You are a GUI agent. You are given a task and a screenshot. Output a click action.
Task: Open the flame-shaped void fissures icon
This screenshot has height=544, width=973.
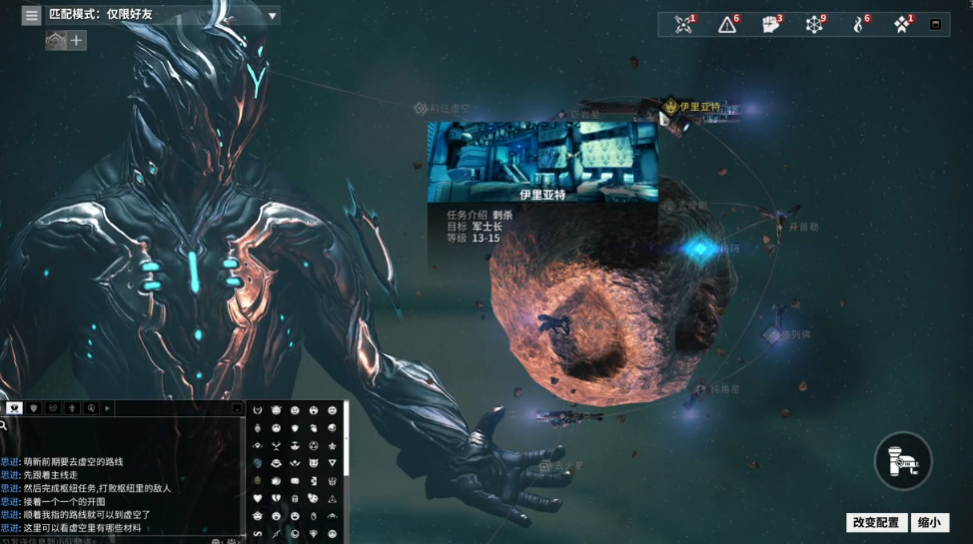(x=857, y=24)
